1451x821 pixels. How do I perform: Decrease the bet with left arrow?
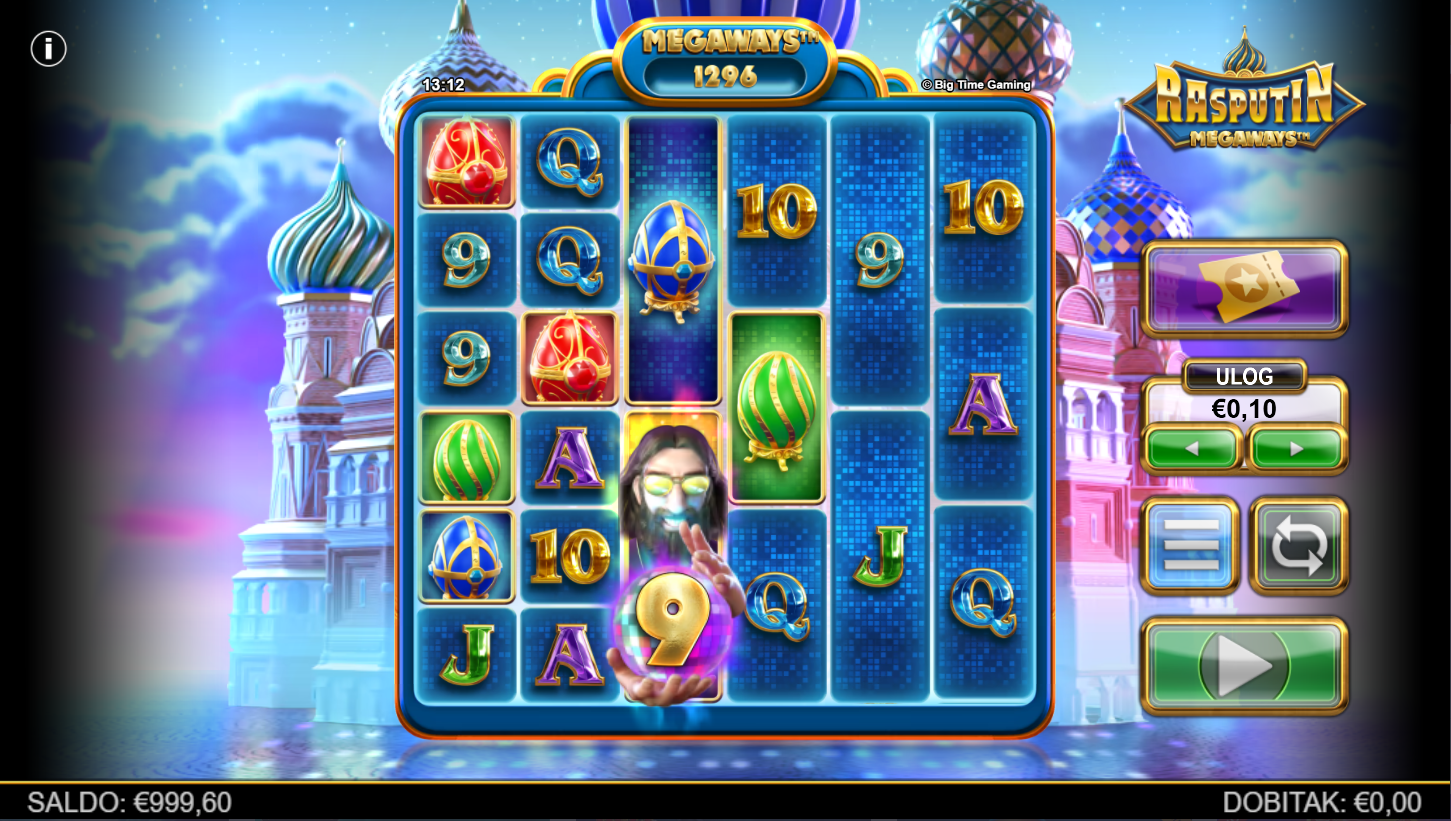(x=1192, y=449)
